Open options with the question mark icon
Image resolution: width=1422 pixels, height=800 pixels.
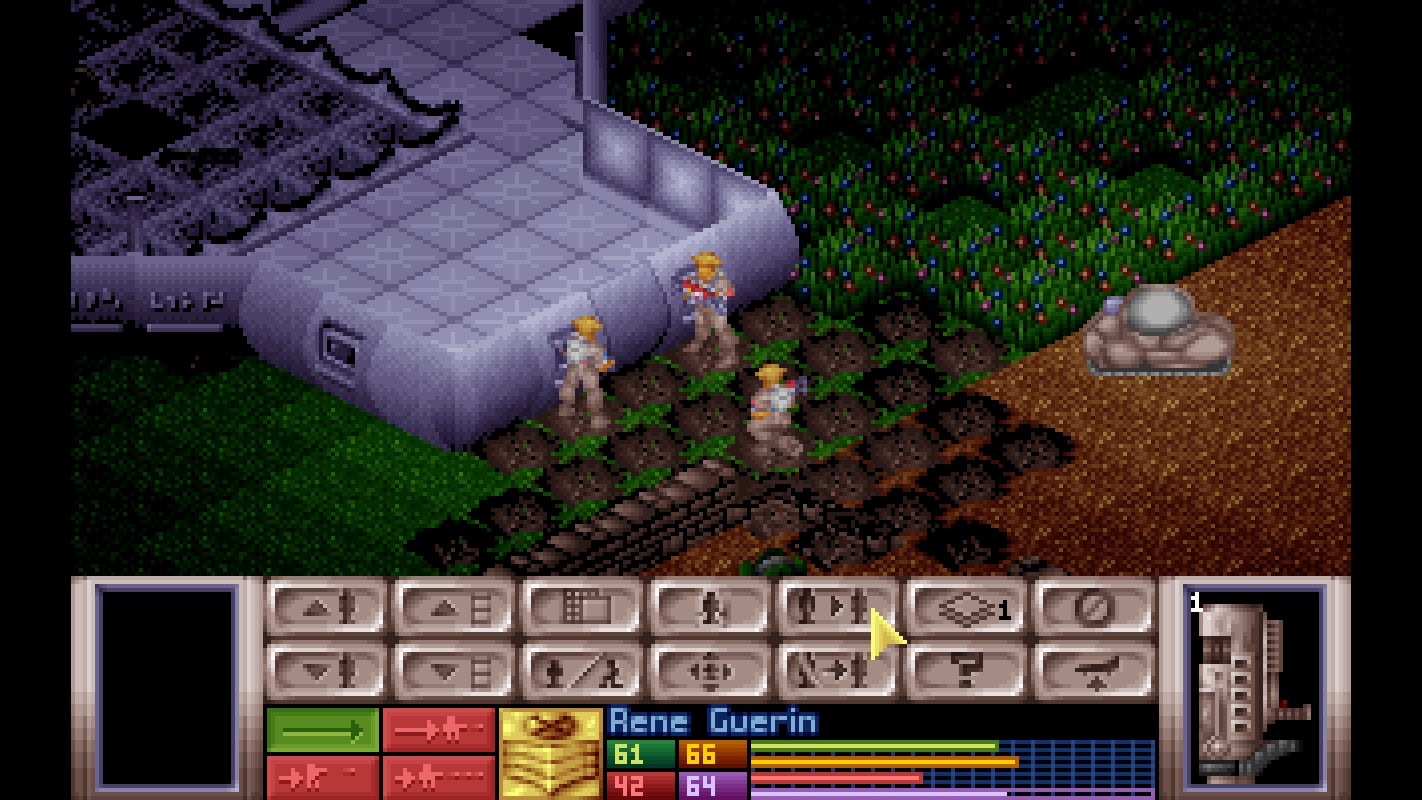(963, 672)
